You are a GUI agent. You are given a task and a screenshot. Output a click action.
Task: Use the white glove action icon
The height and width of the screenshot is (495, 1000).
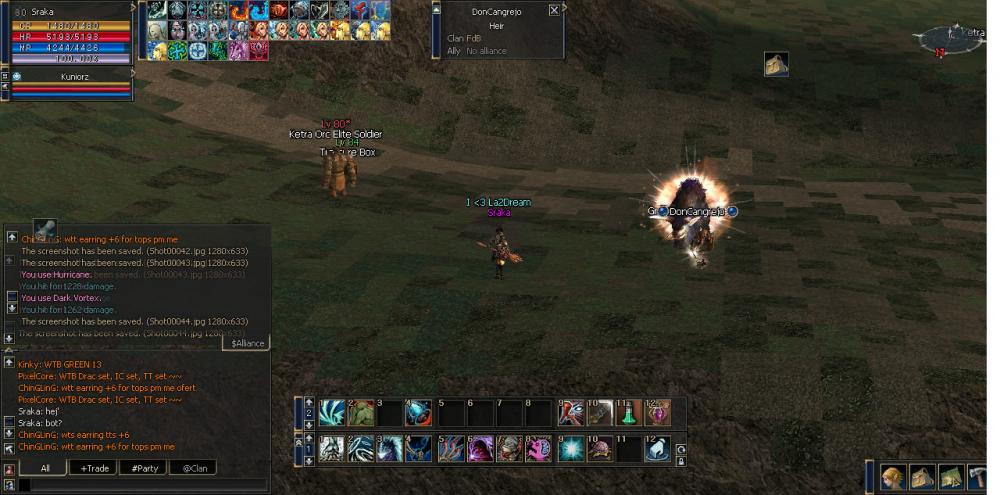pos(658,449)
